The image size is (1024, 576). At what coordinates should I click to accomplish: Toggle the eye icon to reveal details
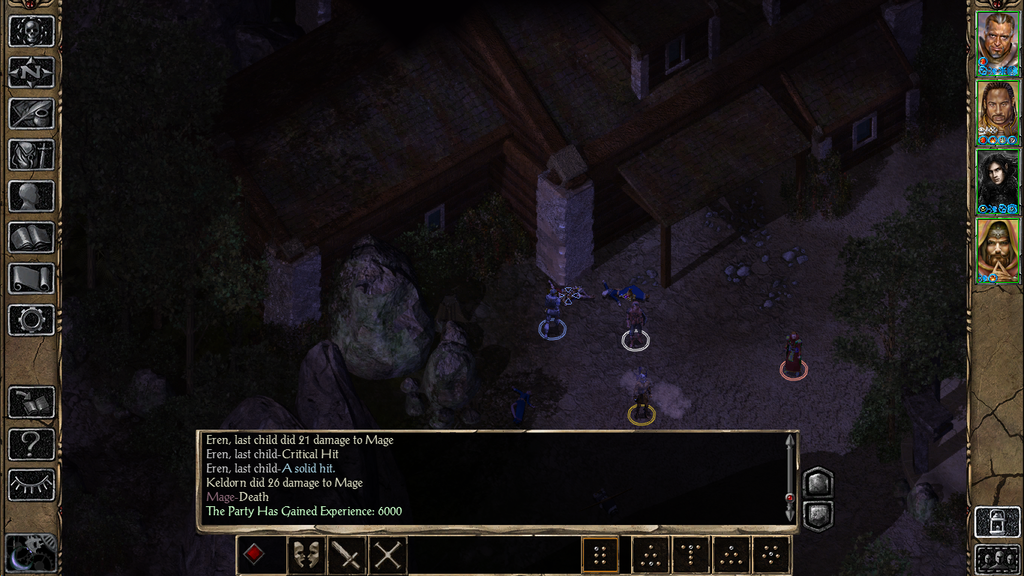[x=31, y=485]
